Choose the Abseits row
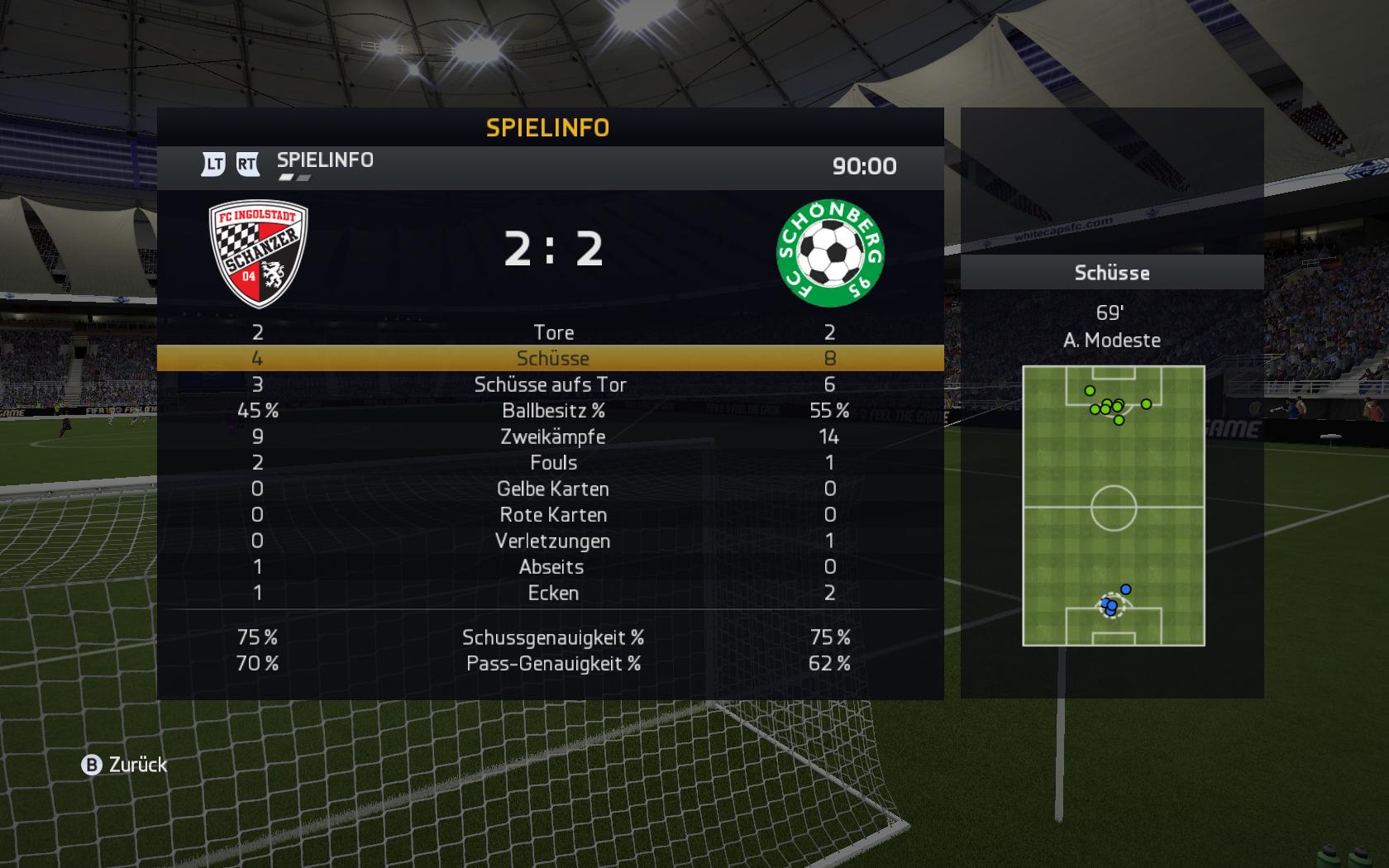 pyautogui.click(x=551, y=567)
